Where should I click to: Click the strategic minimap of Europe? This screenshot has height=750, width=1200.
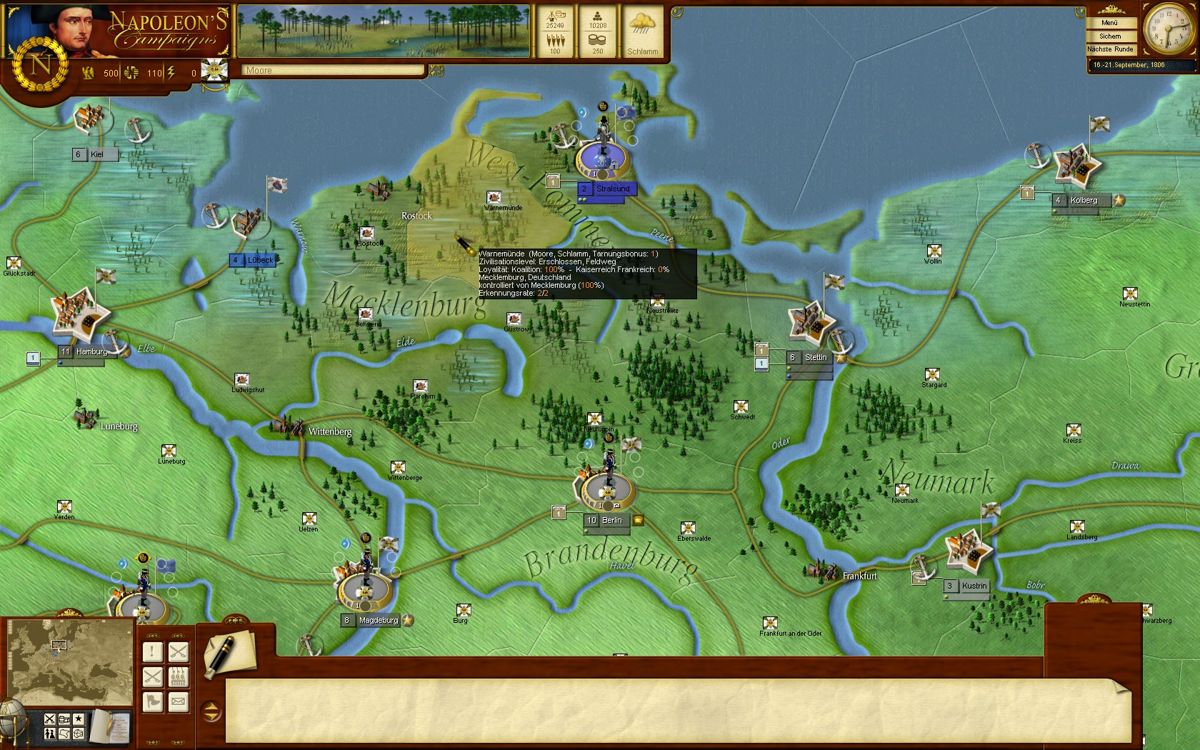pyautogui.click(x=69, y=661)
